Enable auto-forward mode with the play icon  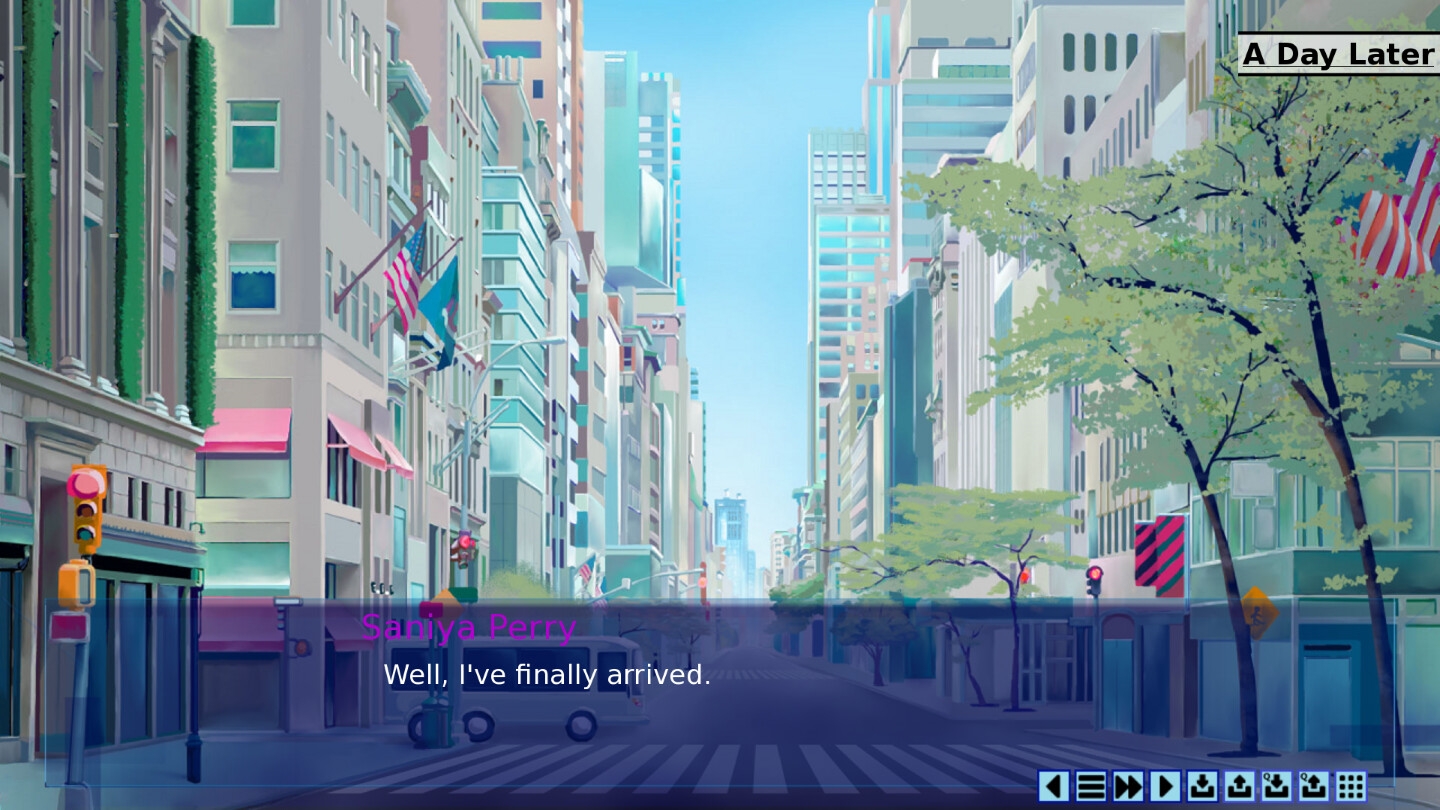tap(1165, 785)
